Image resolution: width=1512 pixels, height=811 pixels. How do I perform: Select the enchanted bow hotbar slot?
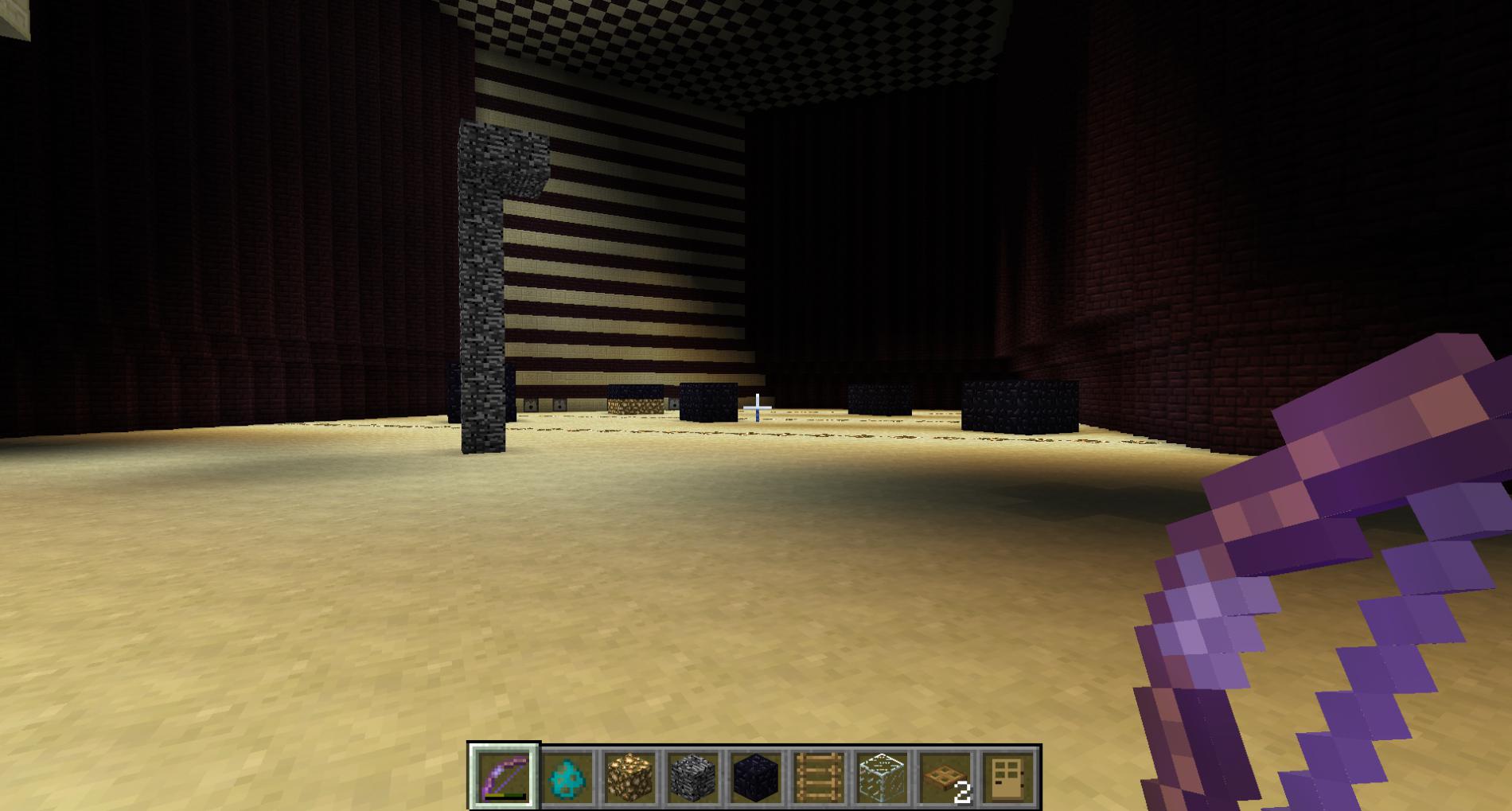tap(505, 777)
